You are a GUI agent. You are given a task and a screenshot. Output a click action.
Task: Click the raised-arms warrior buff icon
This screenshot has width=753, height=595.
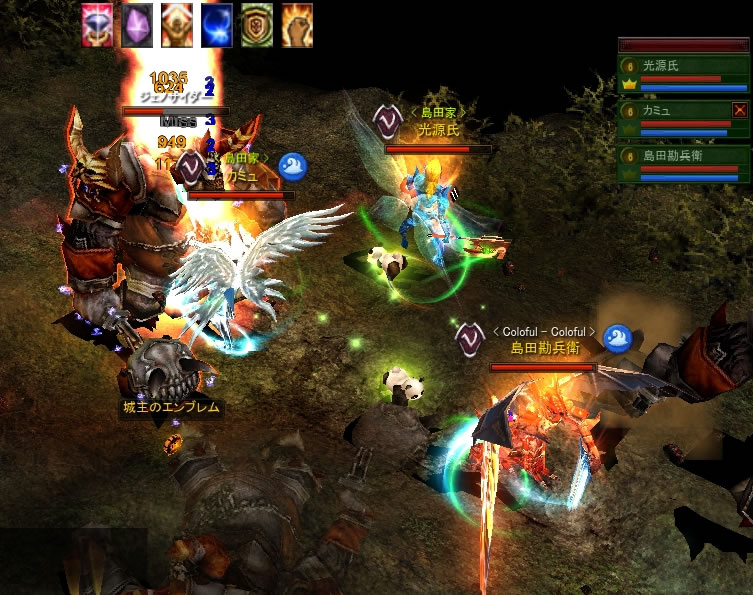(177, 25)
